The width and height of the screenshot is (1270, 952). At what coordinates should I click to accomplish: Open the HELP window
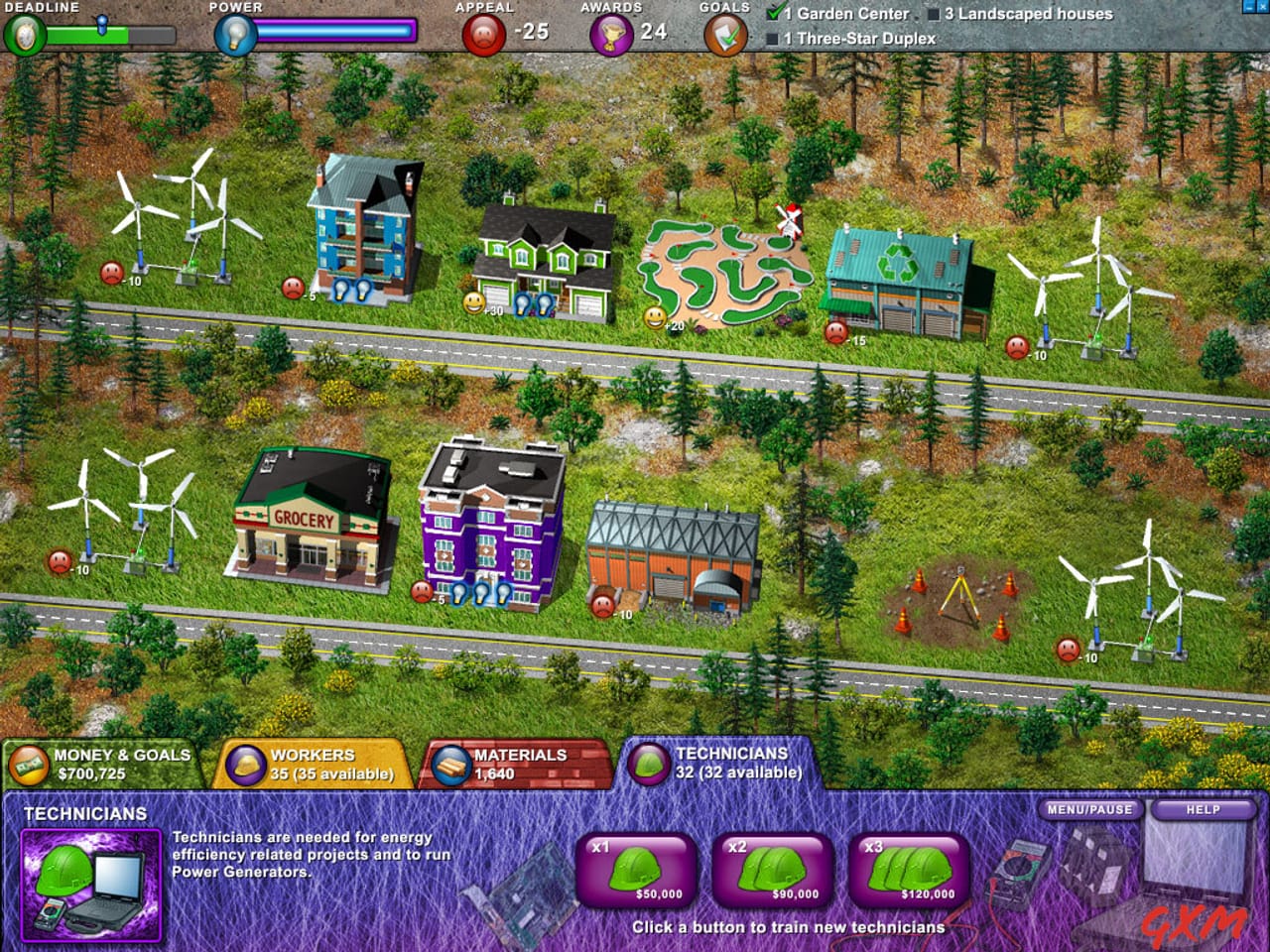tap(1202, 810)
